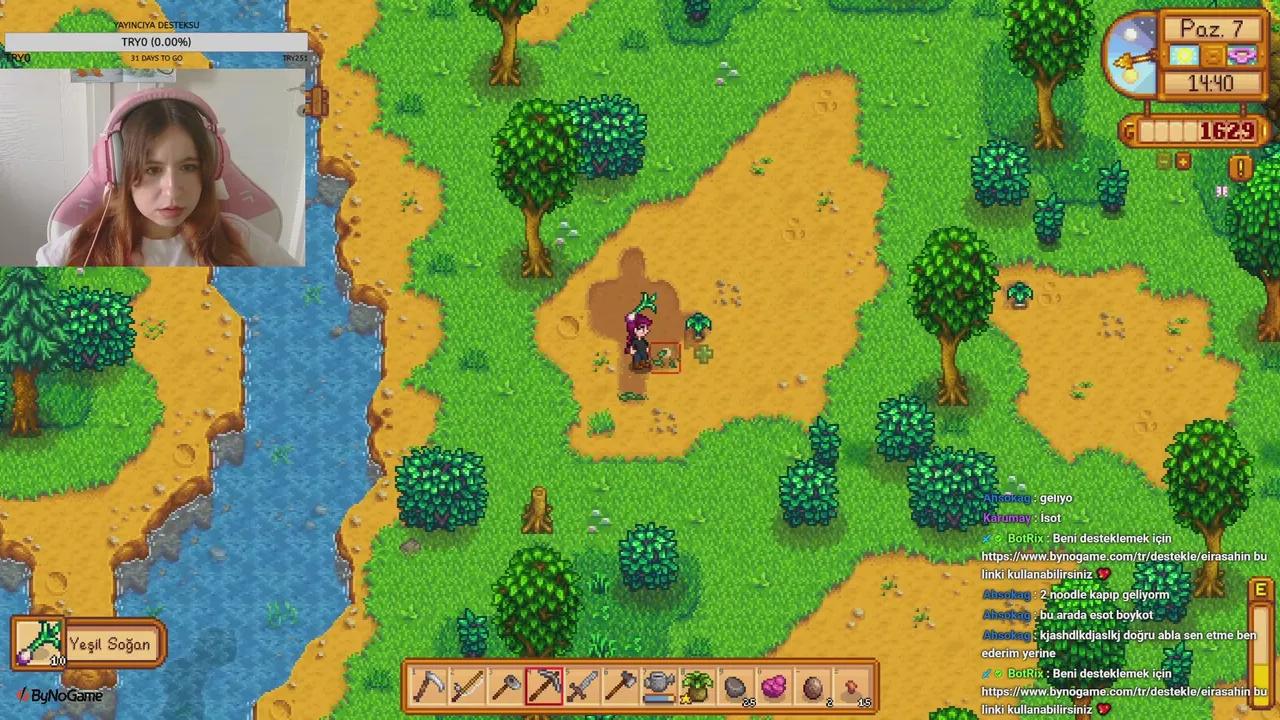
Task: Pick the potted plant item slot
Action: click(x=696, y=687)
